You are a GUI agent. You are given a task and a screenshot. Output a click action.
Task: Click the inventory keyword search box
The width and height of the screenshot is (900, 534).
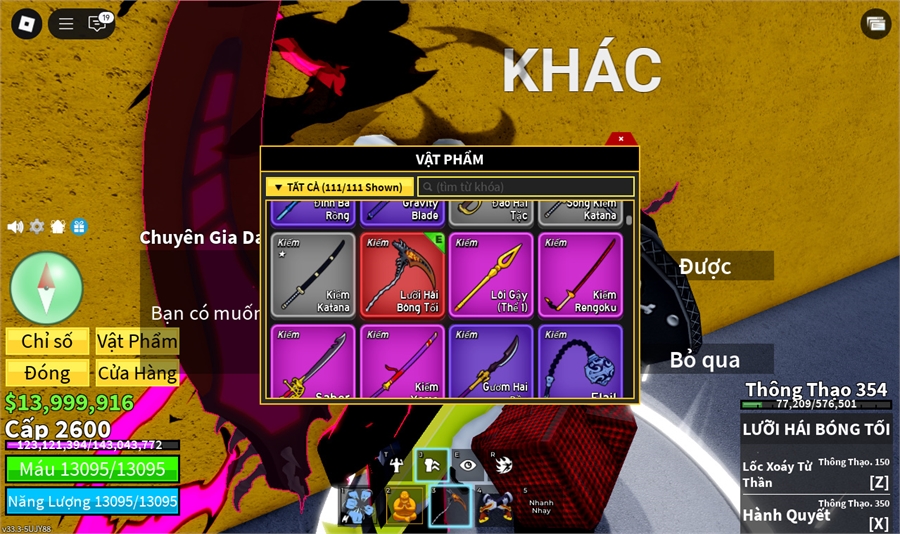pos(526,187)
